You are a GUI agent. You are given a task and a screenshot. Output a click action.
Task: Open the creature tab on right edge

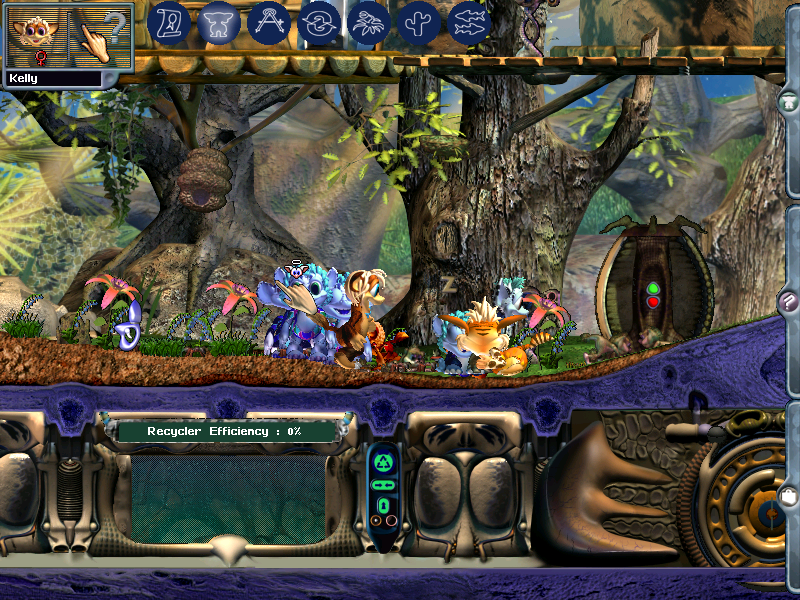(x=789, y=101)
